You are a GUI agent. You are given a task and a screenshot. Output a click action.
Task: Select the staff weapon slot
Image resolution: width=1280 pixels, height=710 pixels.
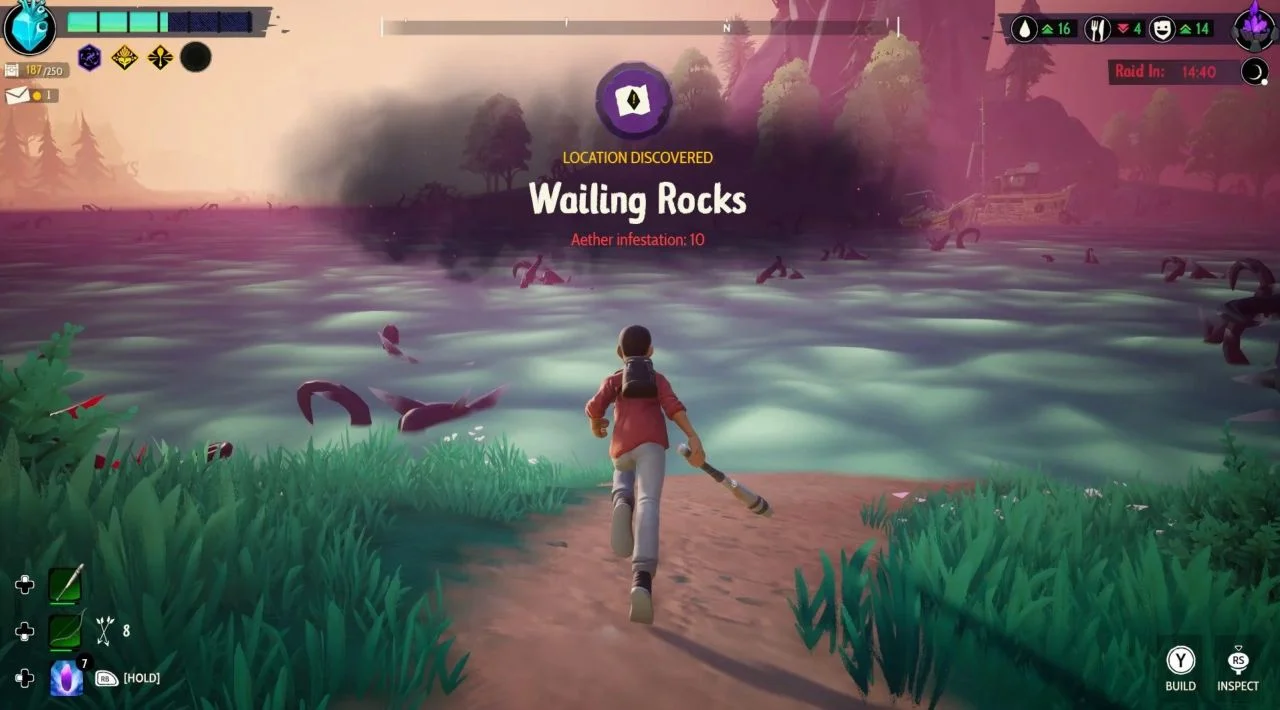(67, 584)
